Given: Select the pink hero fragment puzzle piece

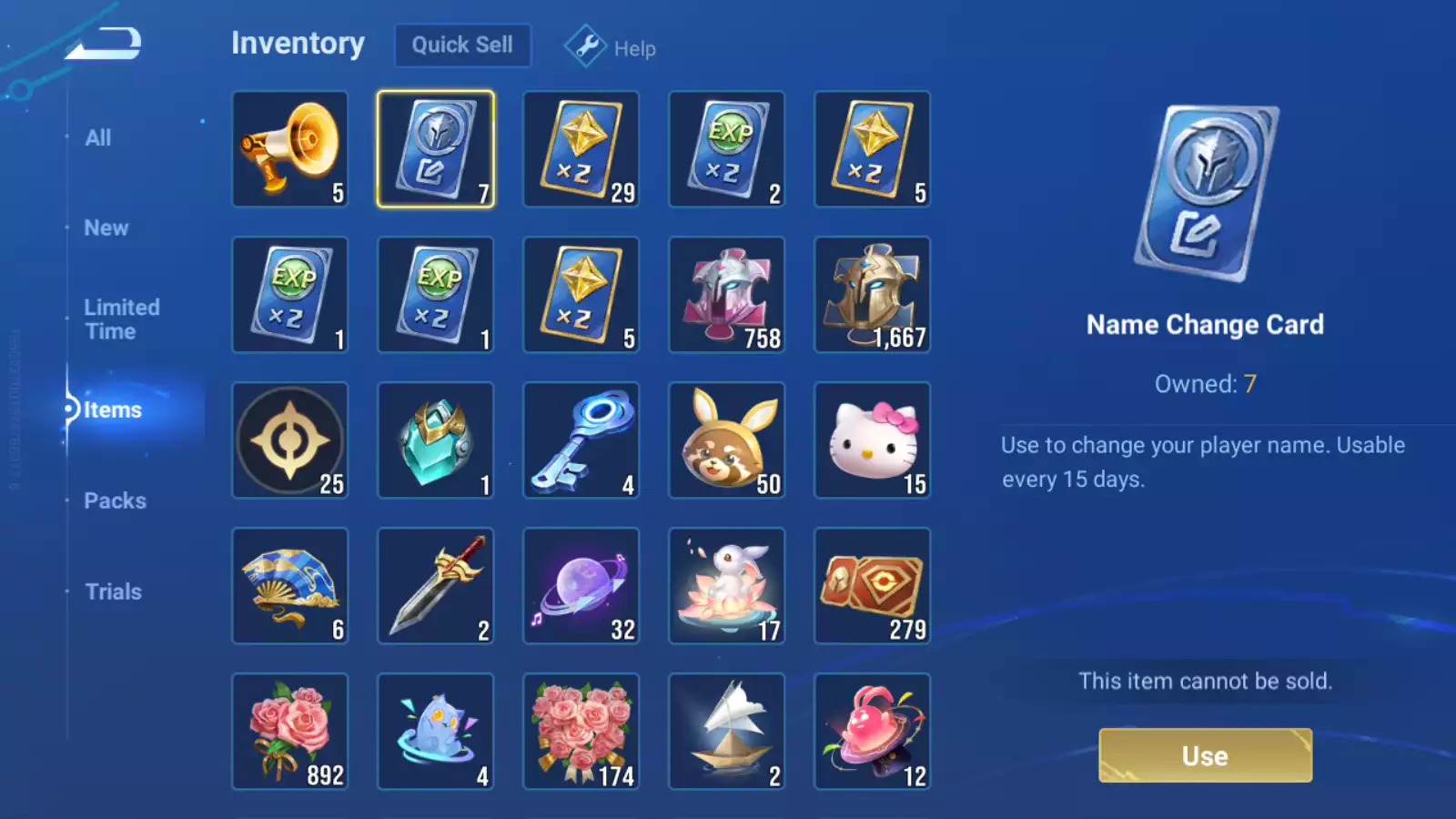Looking at the screenshot, I should [726, 295].
